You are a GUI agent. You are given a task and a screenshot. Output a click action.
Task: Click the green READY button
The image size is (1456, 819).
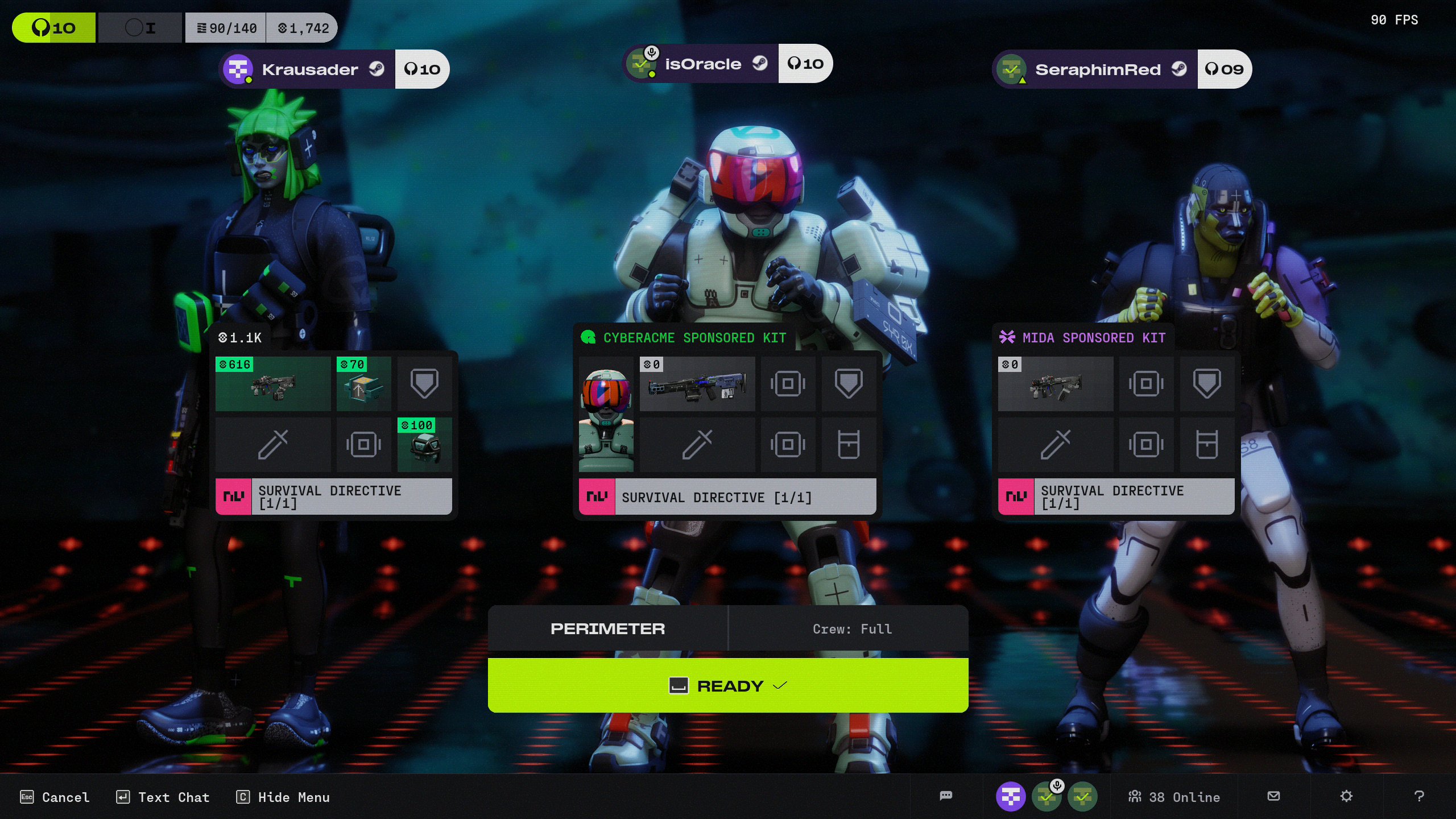tap(728, 685)
